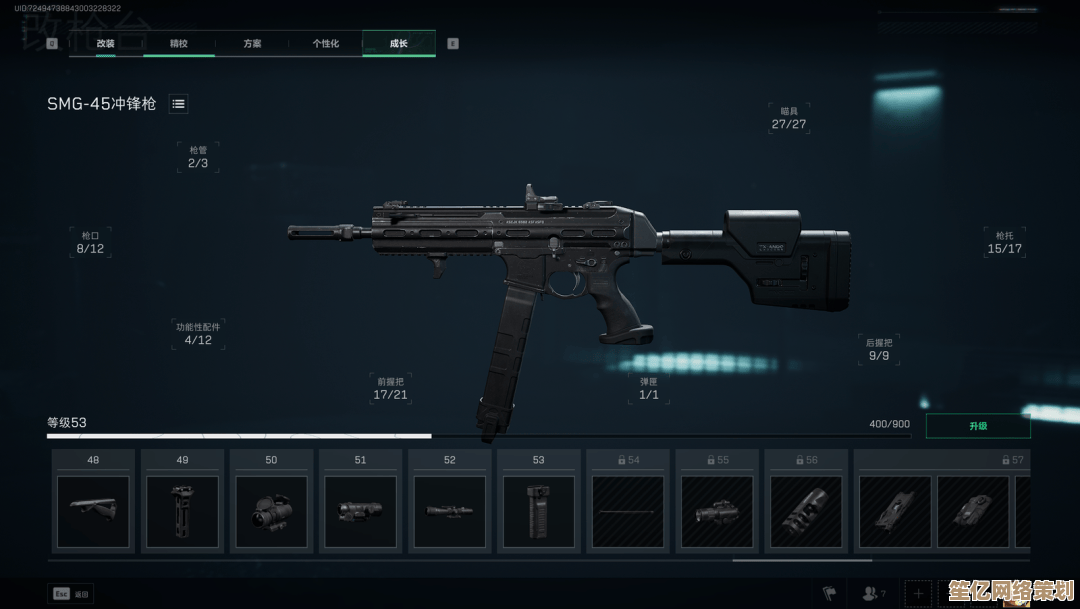Select the 枪管 2/3 barrel slot
This screenshot has width=1080, height=609.
coord(198,157)
